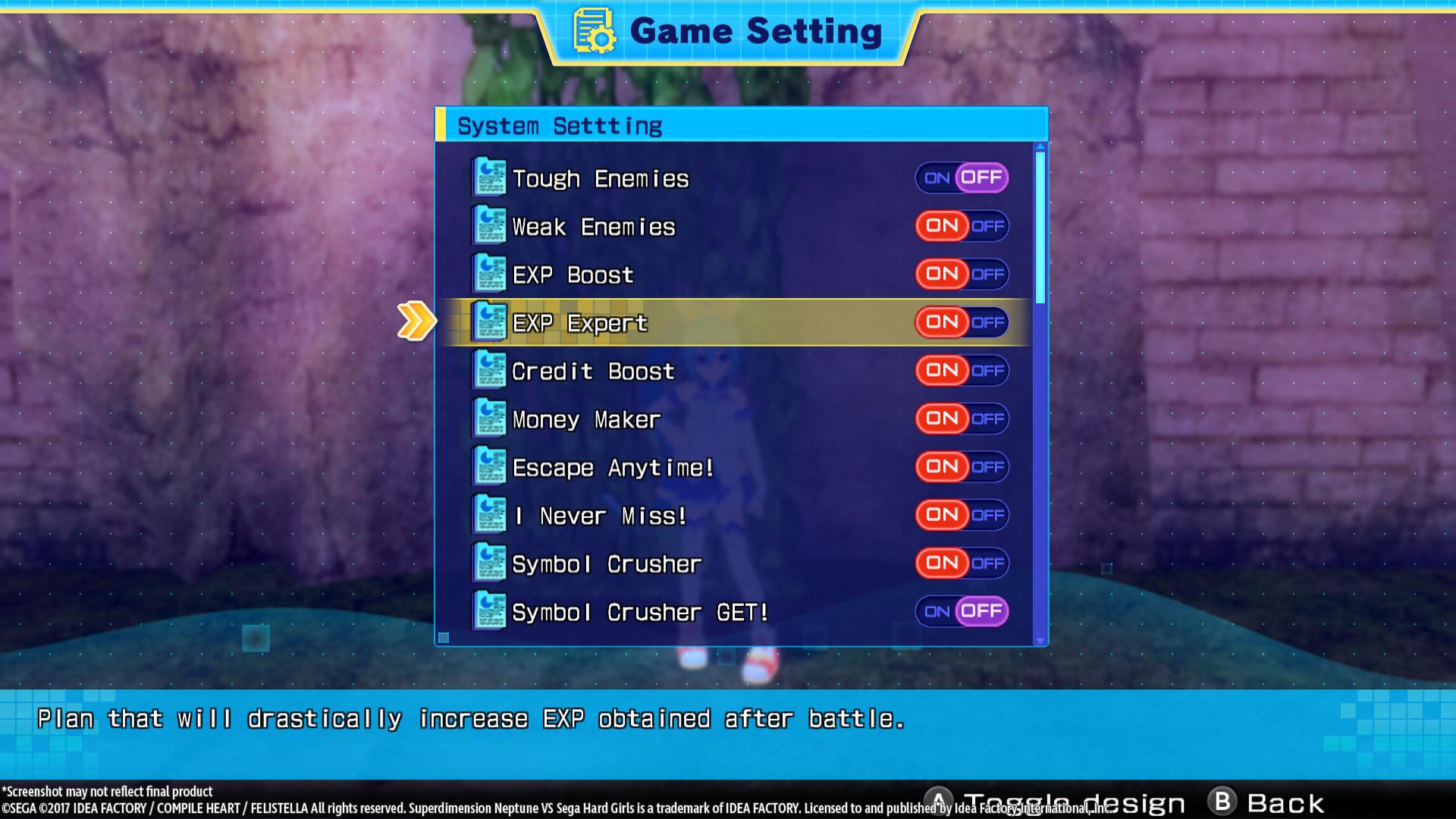Image resolution: width=1456 pixels, height=819 pixels.
Task: Click the EXP Boost folder icon
Action: point(489,273)
